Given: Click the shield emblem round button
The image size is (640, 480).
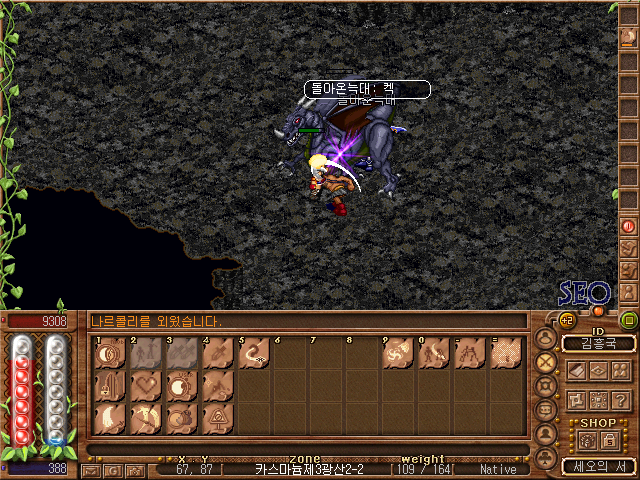Looking at the screenshot, I should (546, 386).
